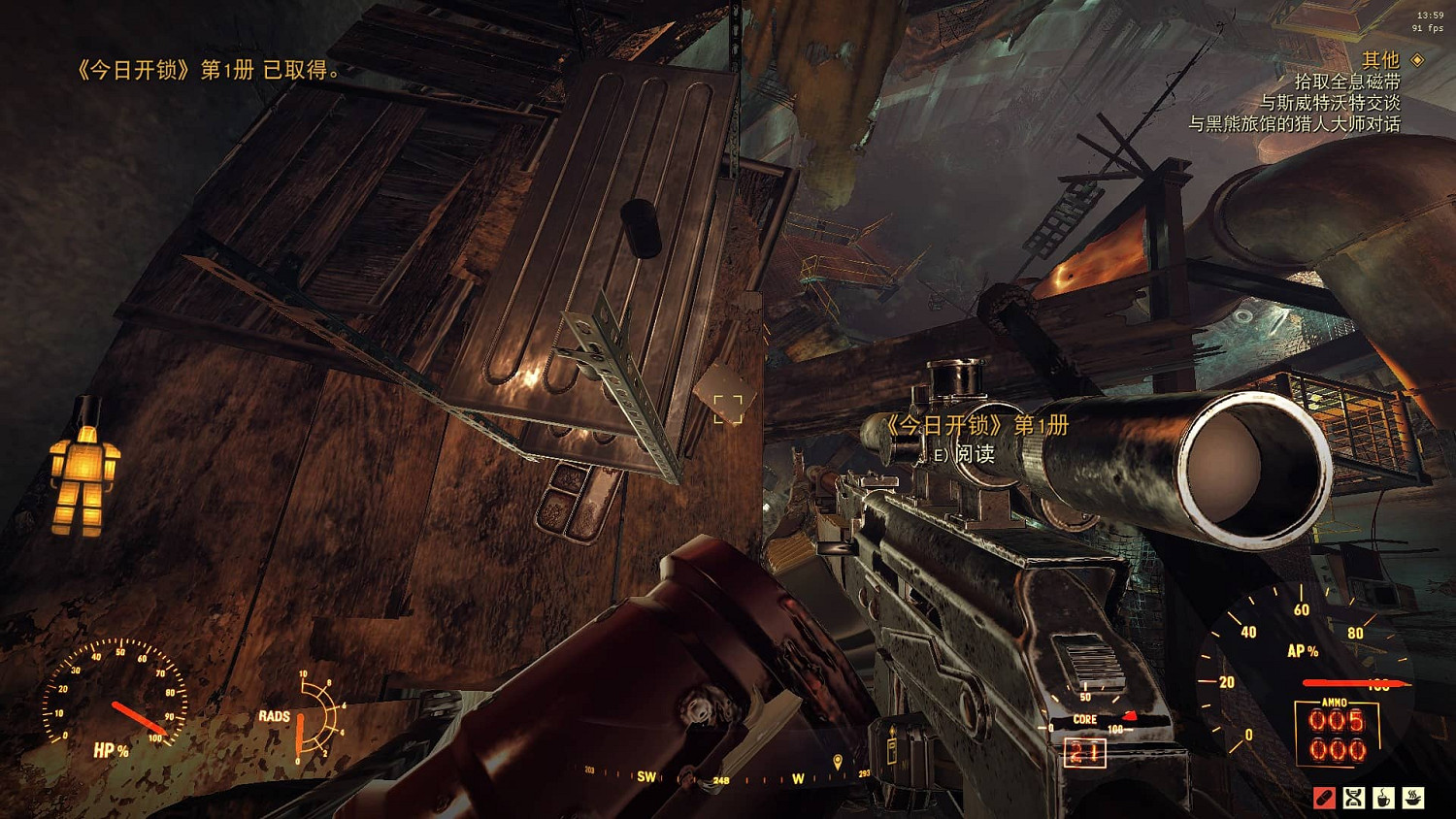
Task: Select the DNA mutation status icon
Action: pos(1354,798)
